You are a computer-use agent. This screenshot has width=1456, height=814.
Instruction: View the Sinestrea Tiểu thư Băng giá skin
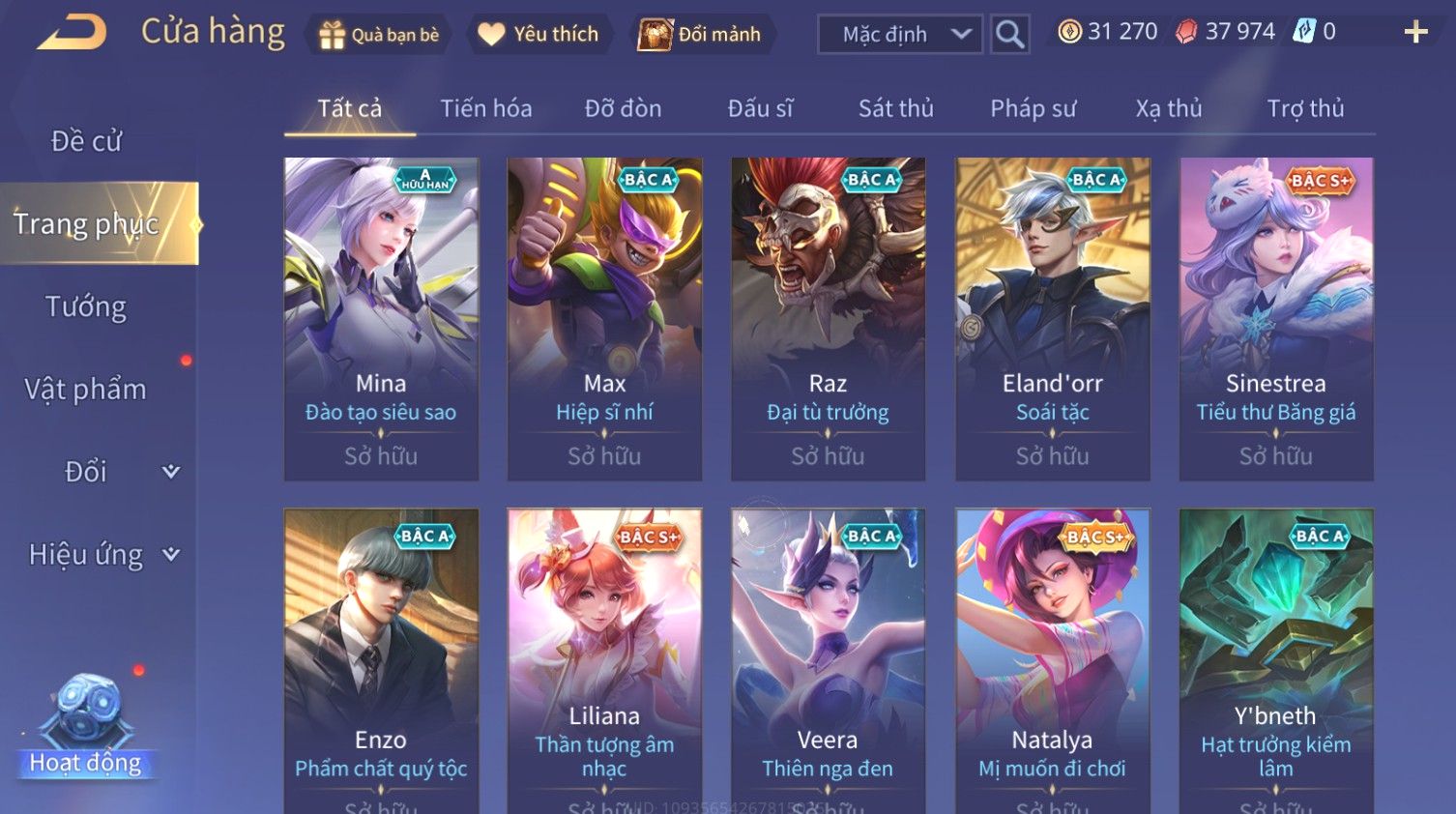click(x=1275, y=318)
